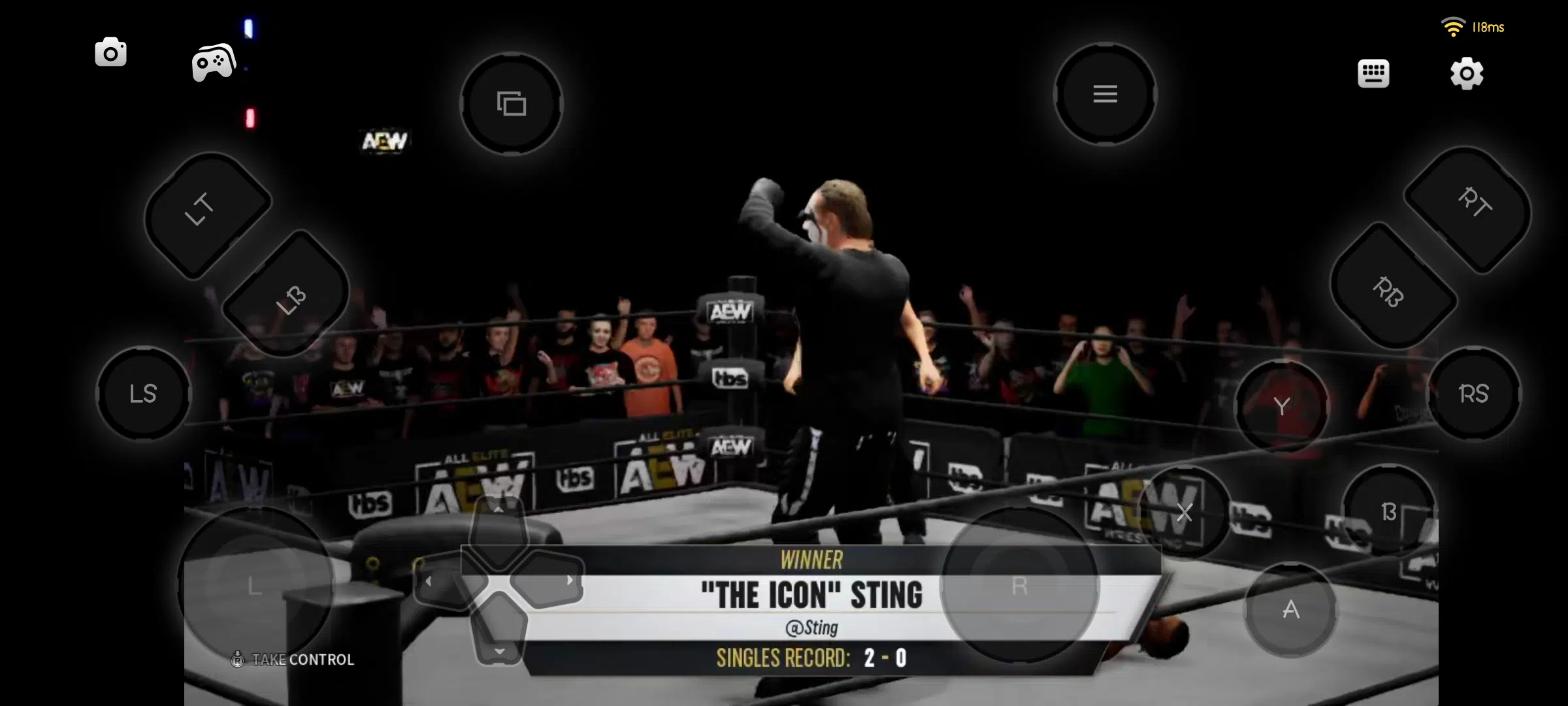Screen dimensions: 1568x706
Task: Tap the on-screen B button
Action: coord(1389,511)
